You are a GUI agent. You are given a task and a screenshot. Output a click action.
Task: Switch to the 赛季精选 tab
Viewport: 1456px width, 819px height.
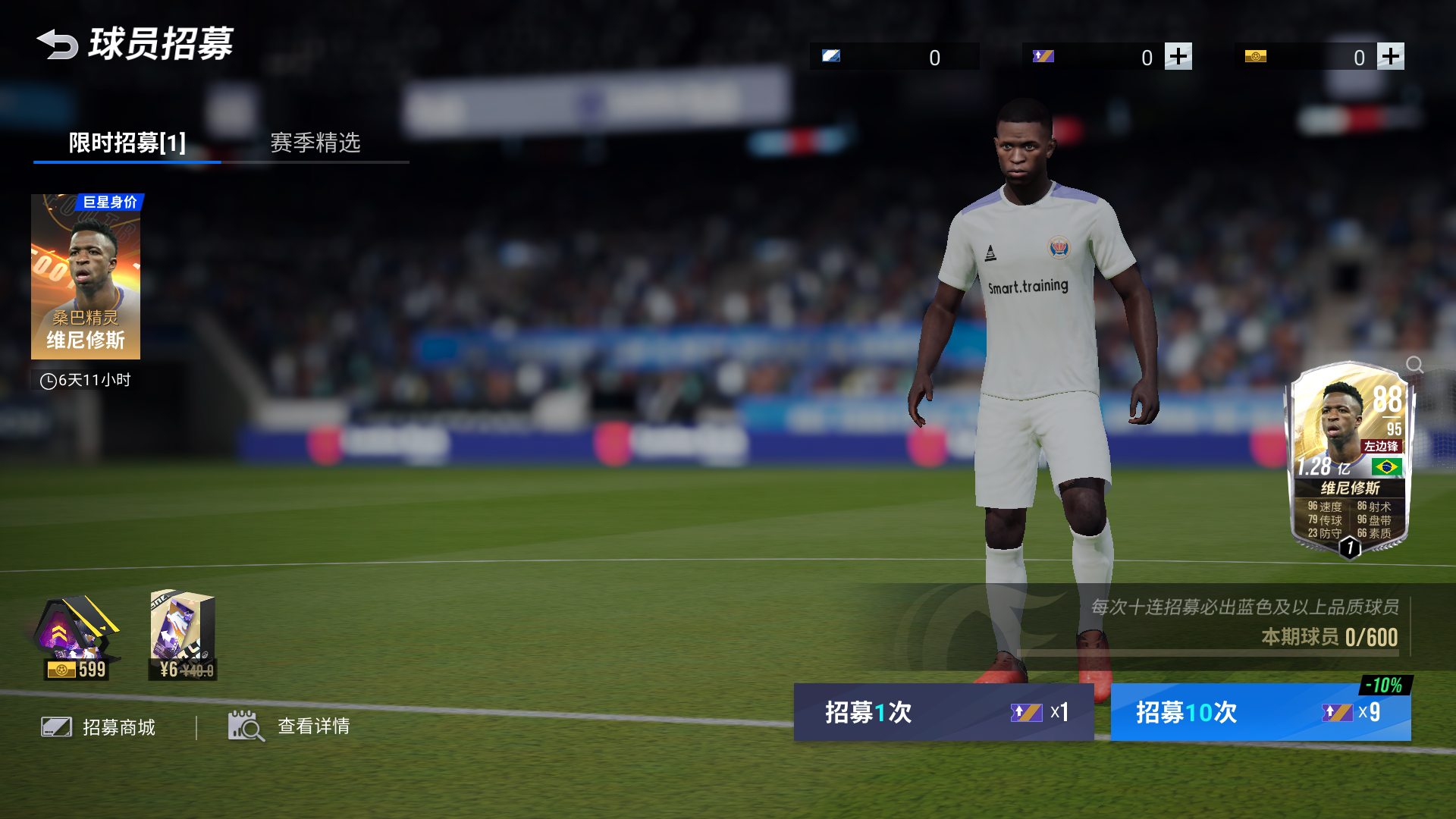click(315, 143)
